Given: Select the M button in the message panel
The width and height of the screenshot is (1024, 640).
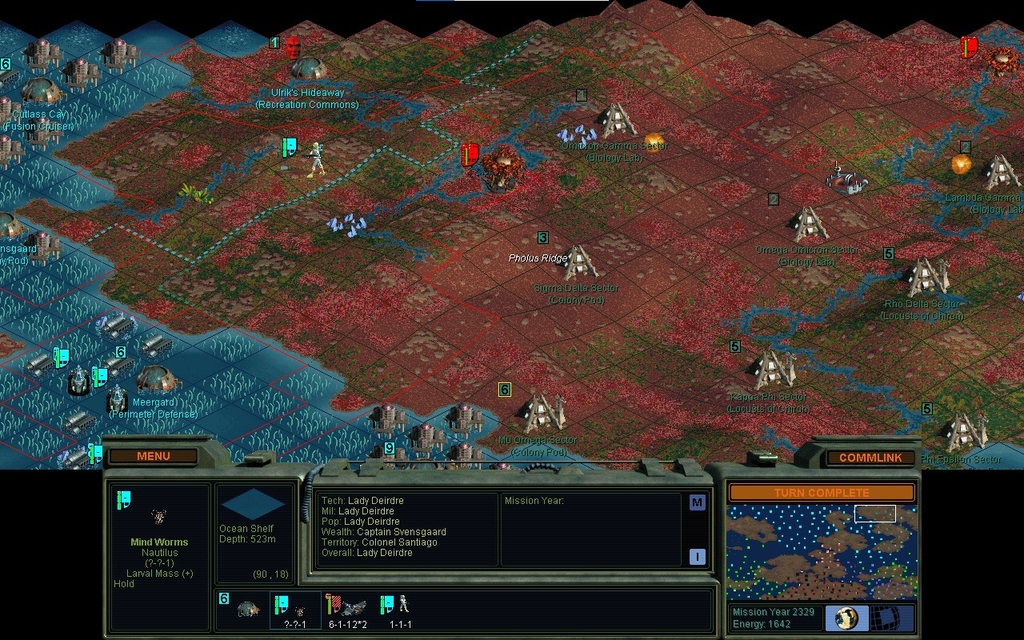Looking at the screenshot, I should (697, 503).
